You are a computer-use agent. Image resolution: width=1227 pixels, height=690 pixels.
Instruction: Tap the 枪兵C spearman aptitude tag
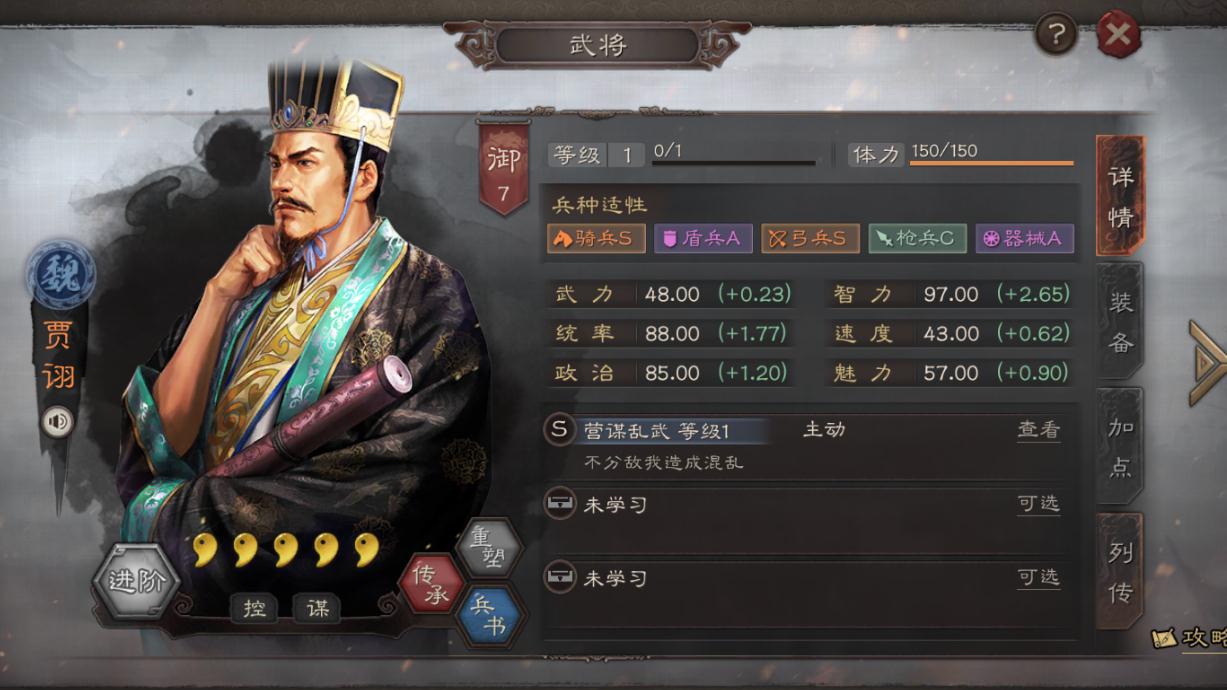[917, 239]
